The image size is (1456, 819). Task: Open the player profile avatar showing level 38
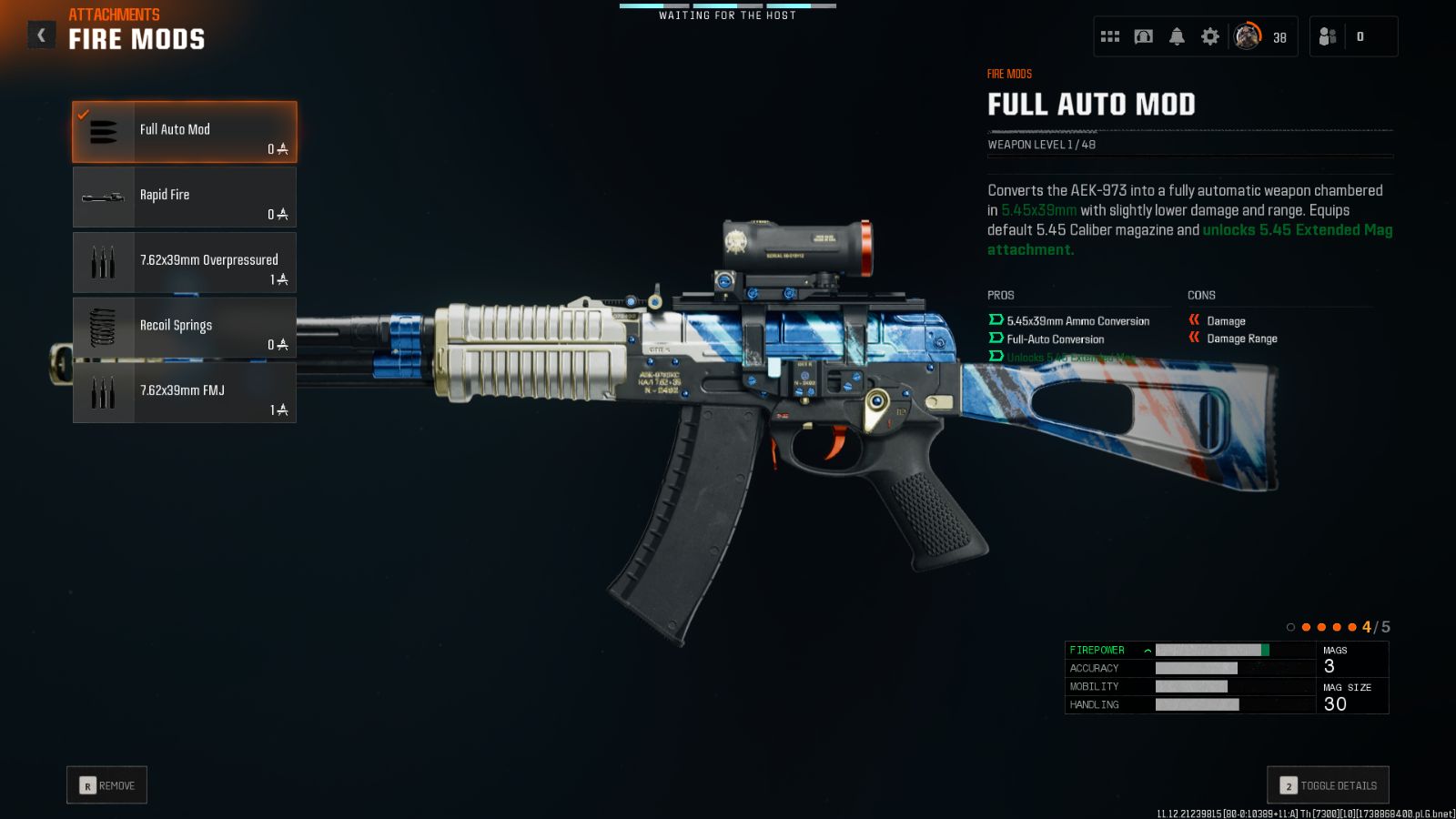click(x=1246, y=36)
